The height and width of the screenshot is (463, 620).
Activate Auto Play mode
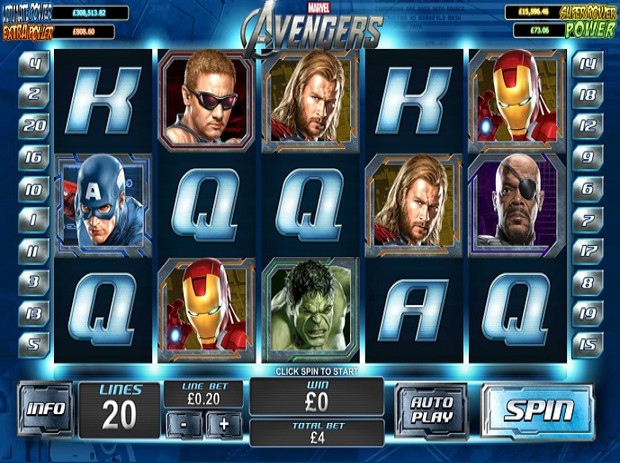point(431,409)
